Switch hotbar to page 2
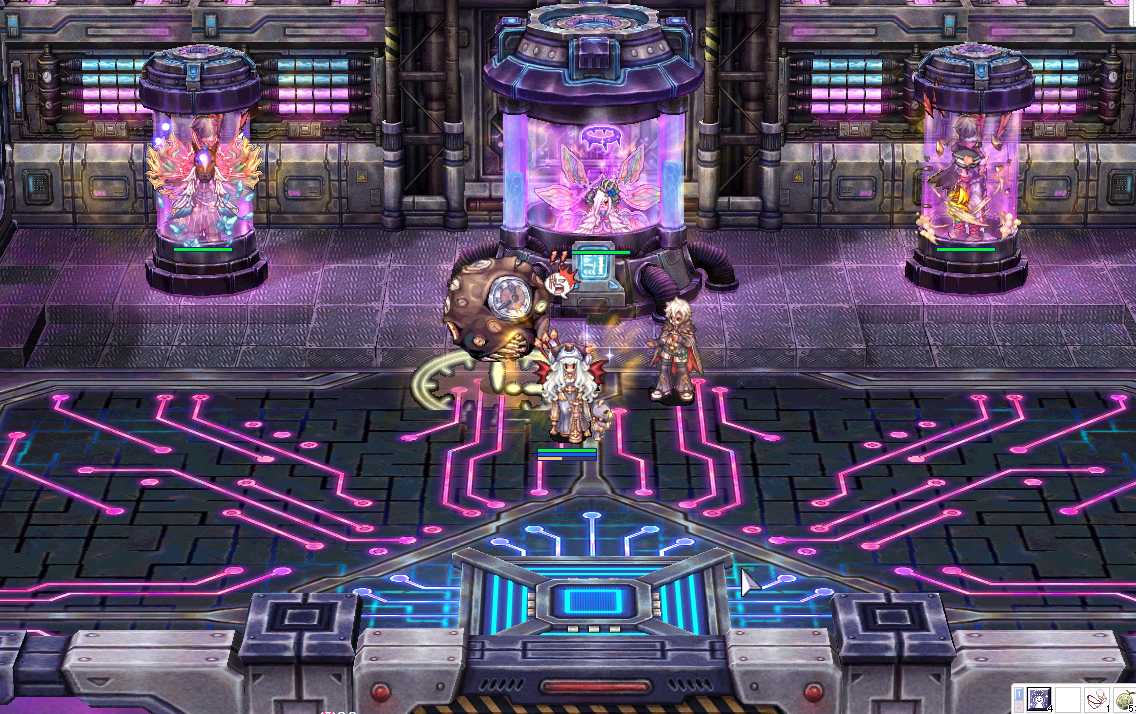This screenshot has width=1136, height=714. pyautogui.click(x=1019, y=706)
